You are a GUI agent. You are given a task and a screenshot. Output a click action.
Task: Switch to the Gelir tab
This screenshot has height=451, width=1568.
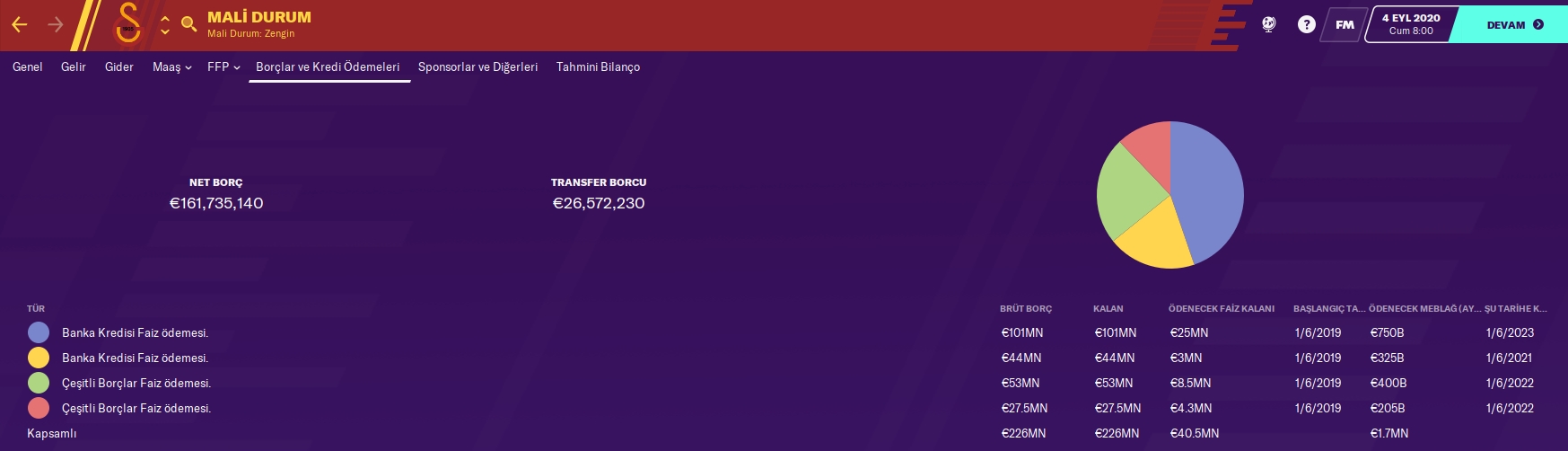point(74,67)
